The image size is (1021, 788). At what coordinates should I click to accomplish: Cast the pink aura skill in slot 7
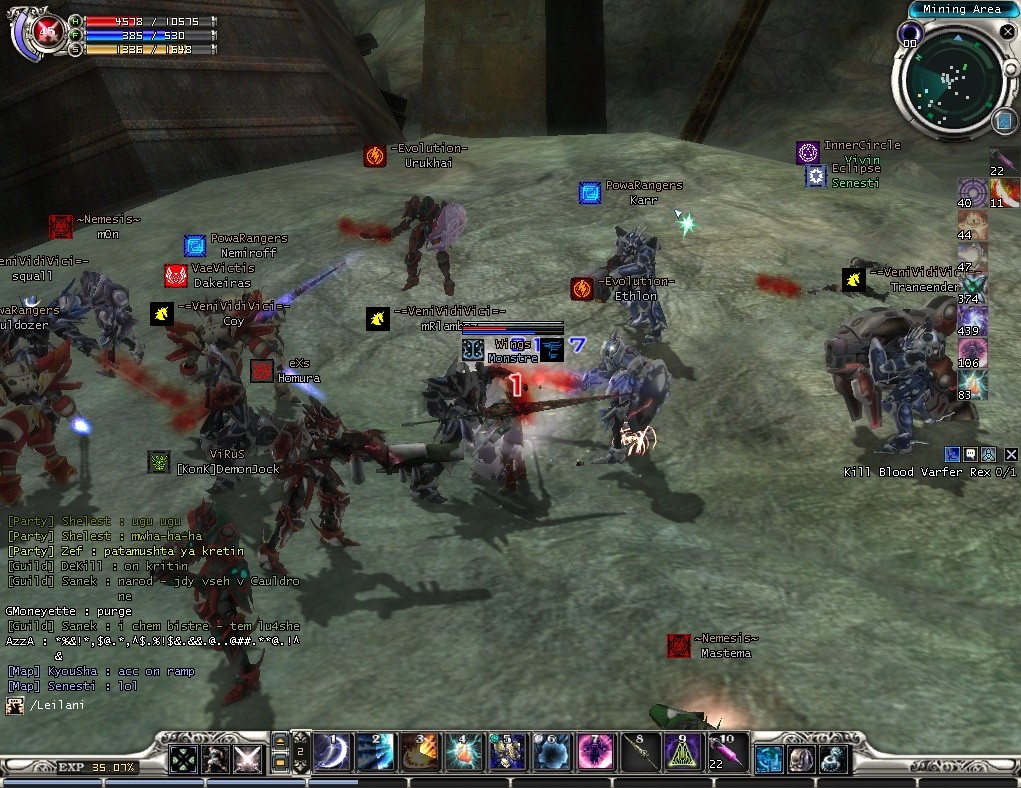pos(596,752)
